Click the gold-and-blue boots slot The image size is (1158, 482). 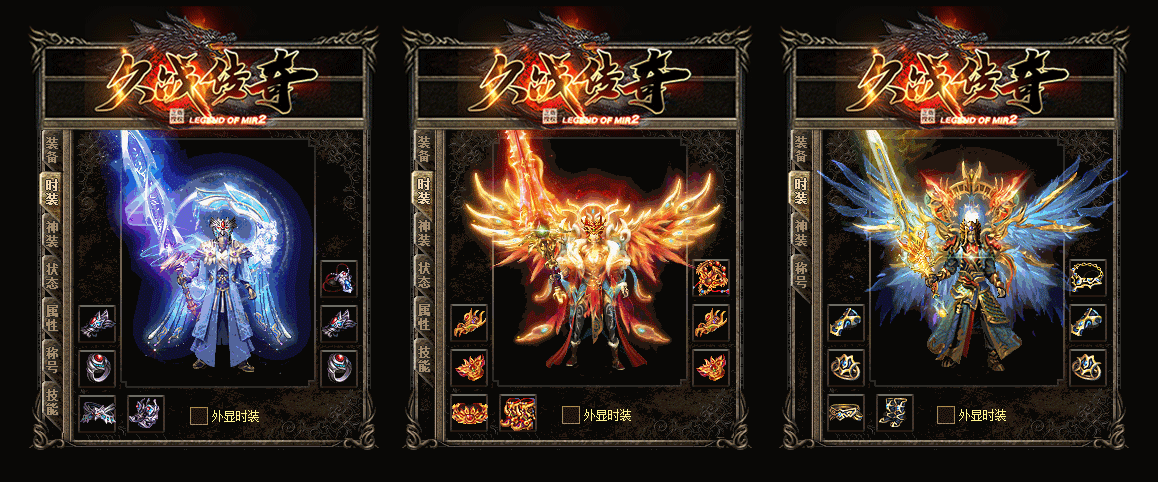point(894,413)
